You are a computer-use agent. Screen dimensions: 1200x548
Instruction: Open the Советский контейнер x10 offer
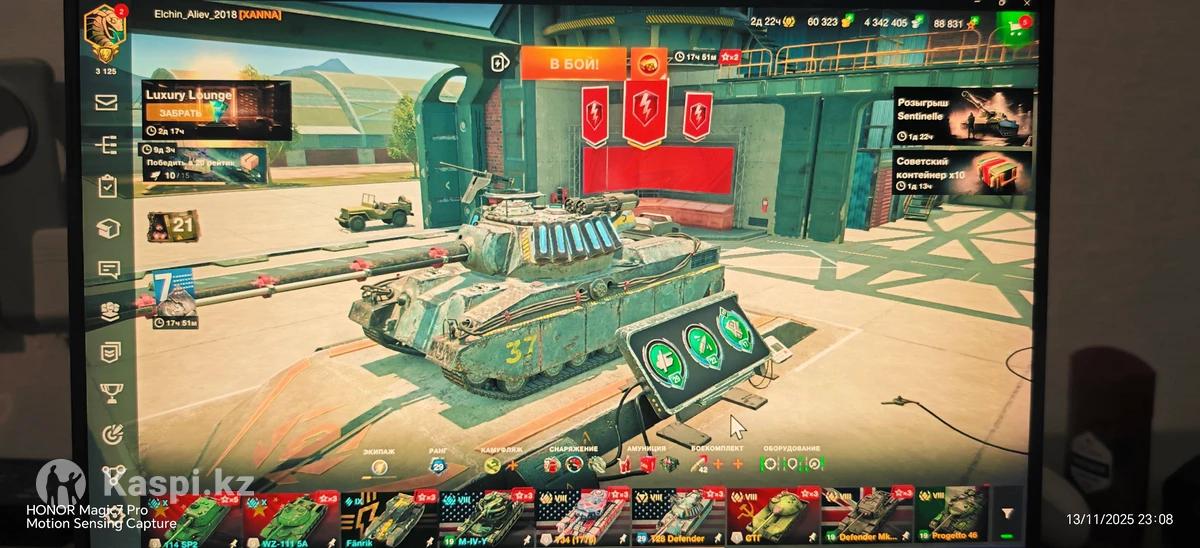[x=961, y=172]
